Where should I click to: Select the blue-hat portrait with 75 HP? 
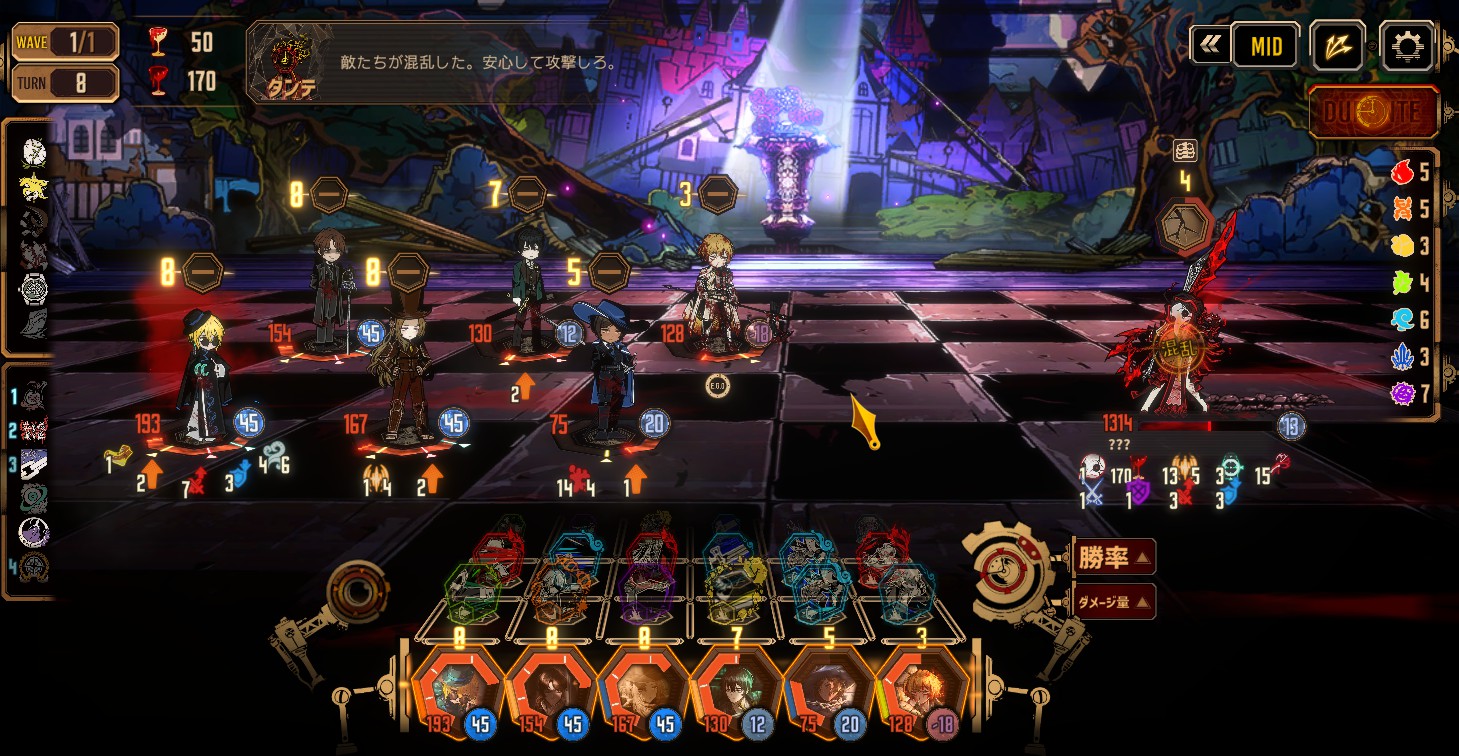[823, 690]
